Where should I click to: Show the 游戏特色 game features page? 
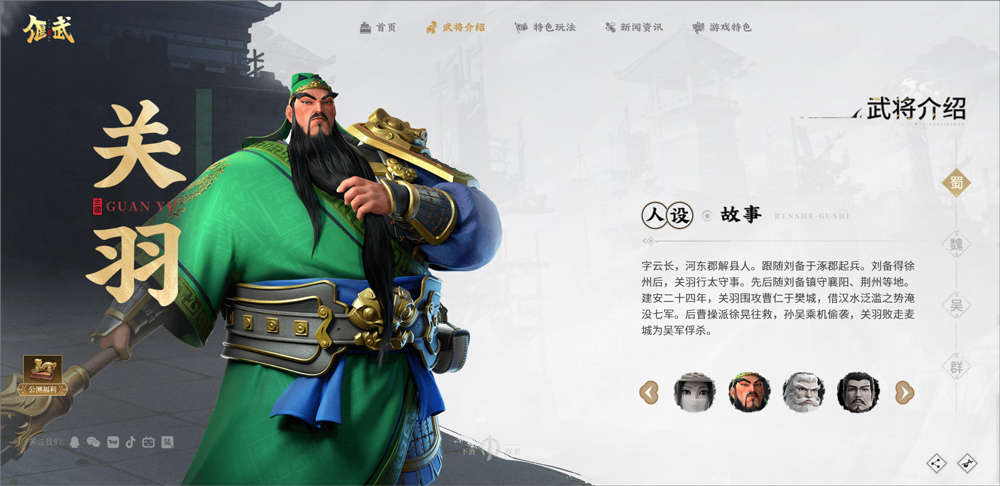coord(722,27)
